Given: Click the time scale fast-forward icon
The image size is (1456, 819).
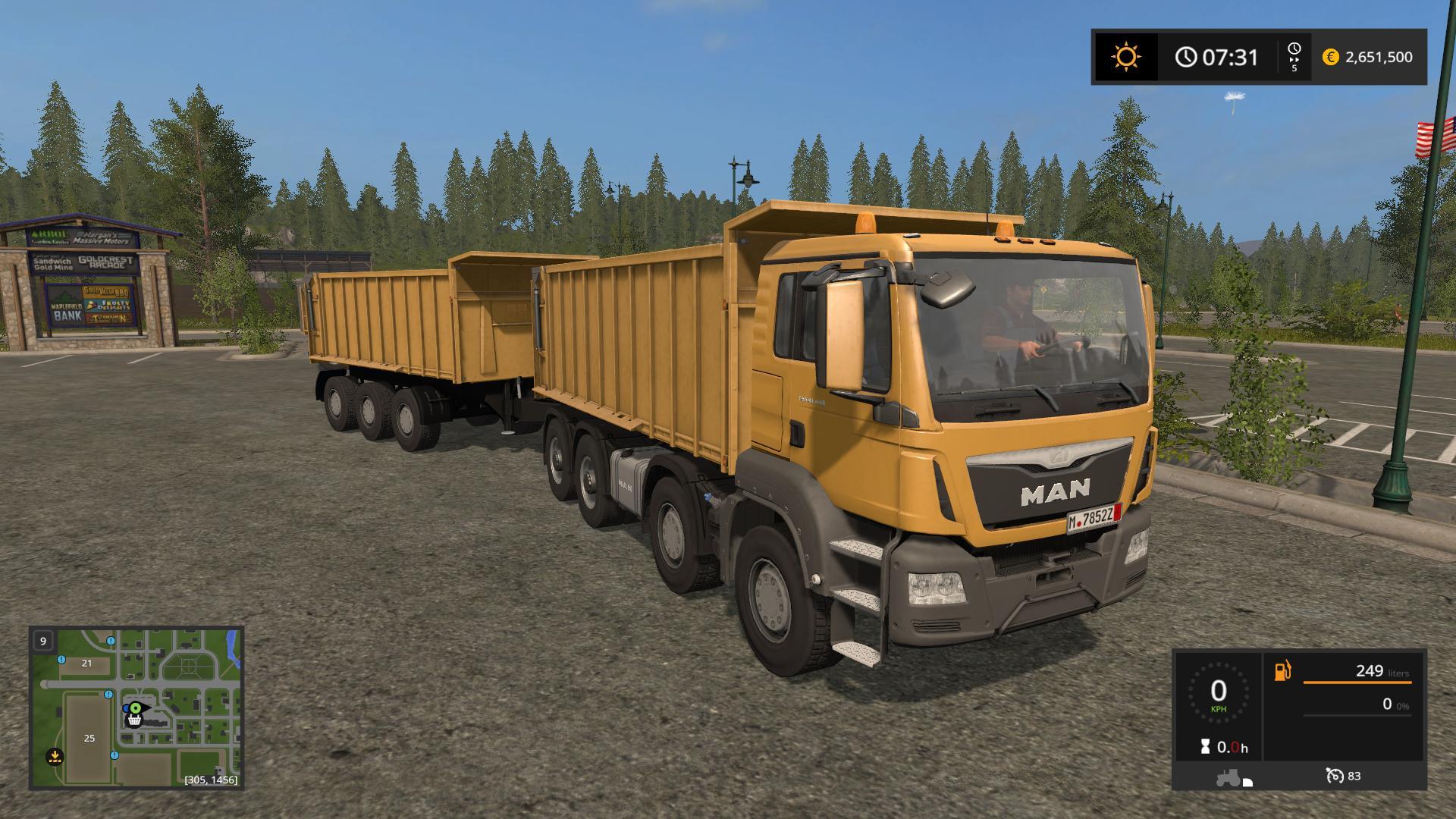Looking at the screenshot, I should click(1294, 56).
